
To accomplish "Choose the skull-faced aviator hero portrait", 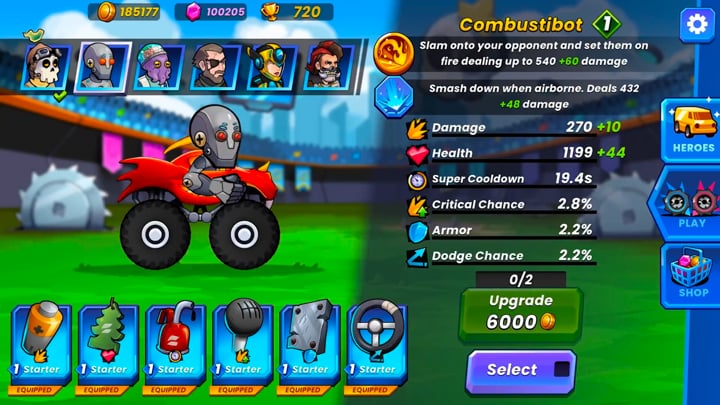I will tap(46, 67).
